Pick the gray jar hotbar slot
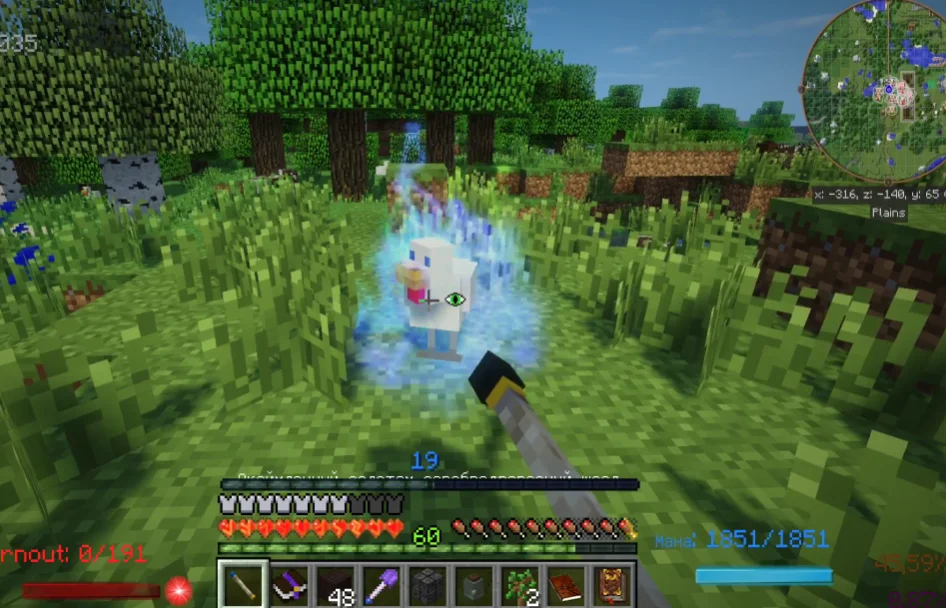Screen dimensions: 946x608 click(476, 585)
